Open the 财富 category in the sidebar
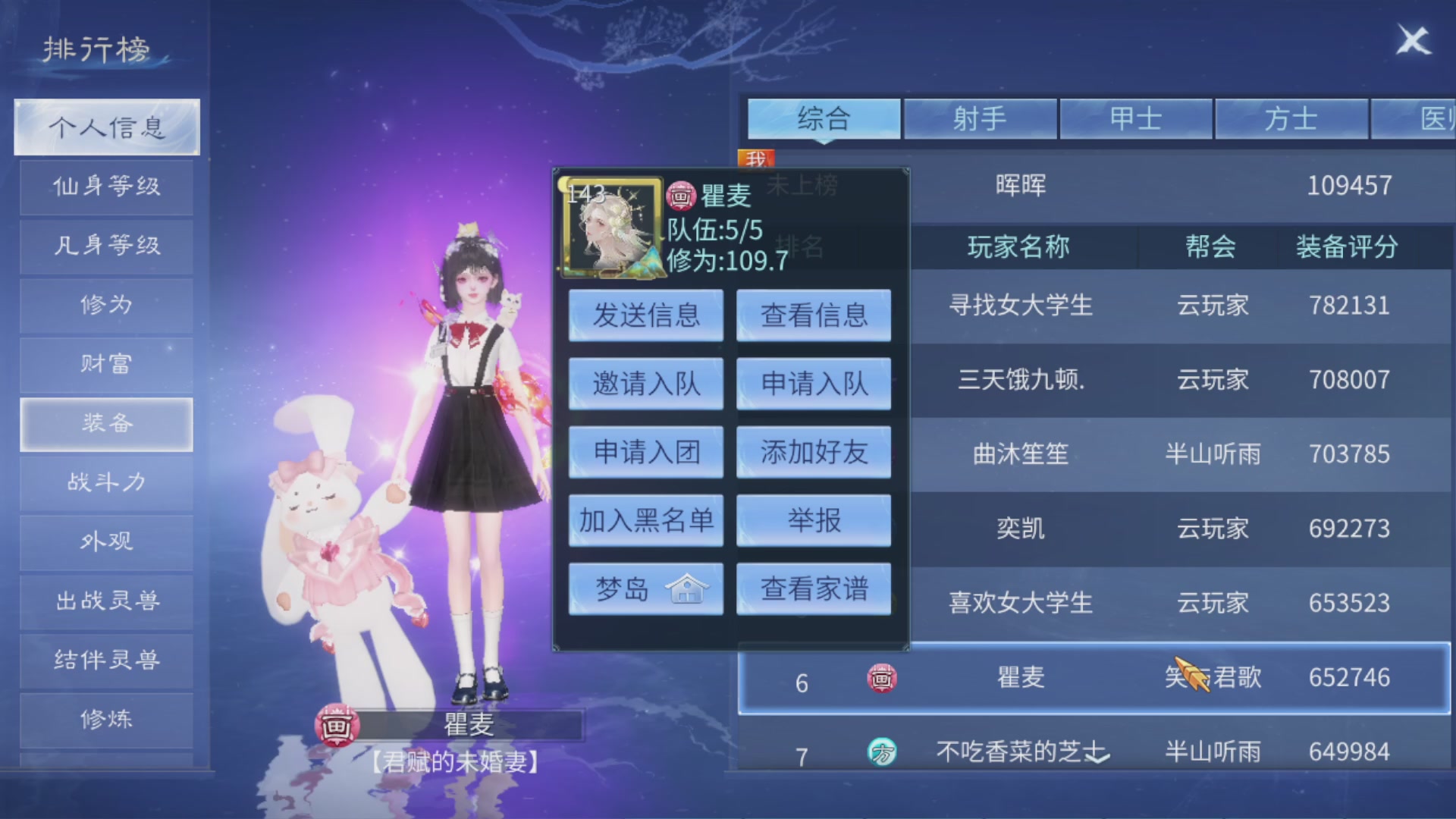This screenshot has height=819, width=1456. click(x=105, y=365)
